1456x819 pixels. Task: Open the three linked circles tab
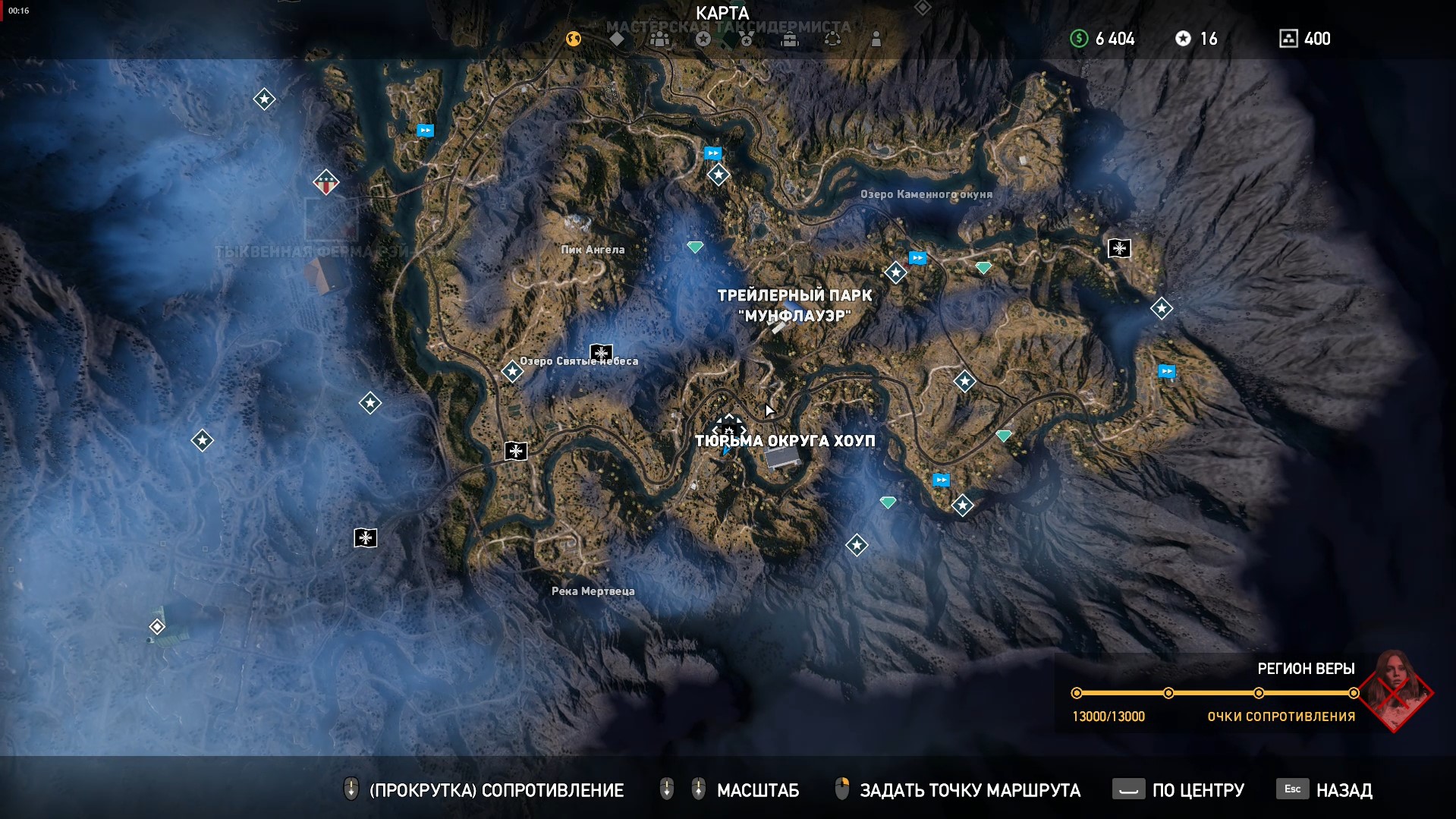click(832, 39)
